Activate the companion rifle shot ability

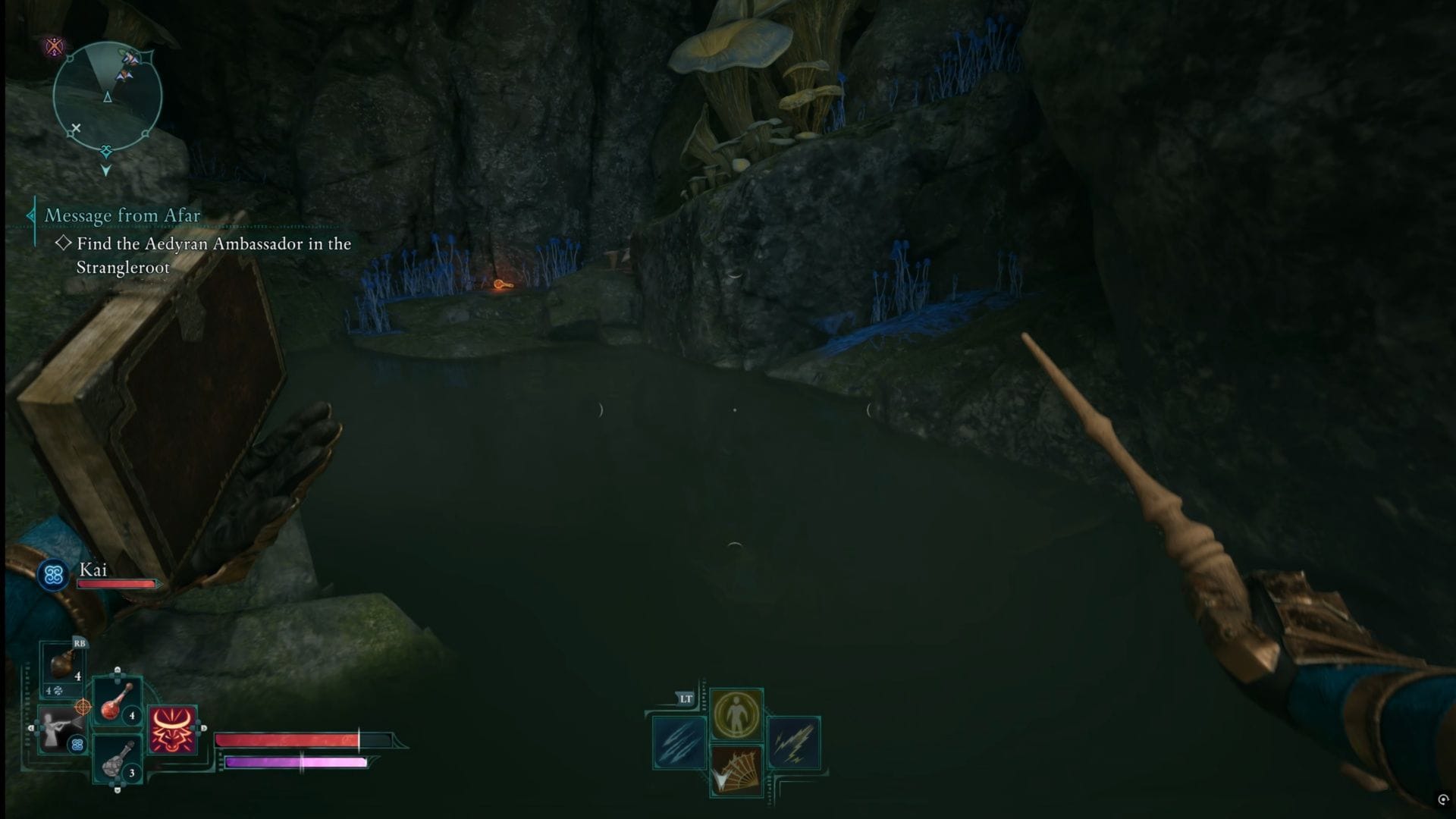[61, 729]
